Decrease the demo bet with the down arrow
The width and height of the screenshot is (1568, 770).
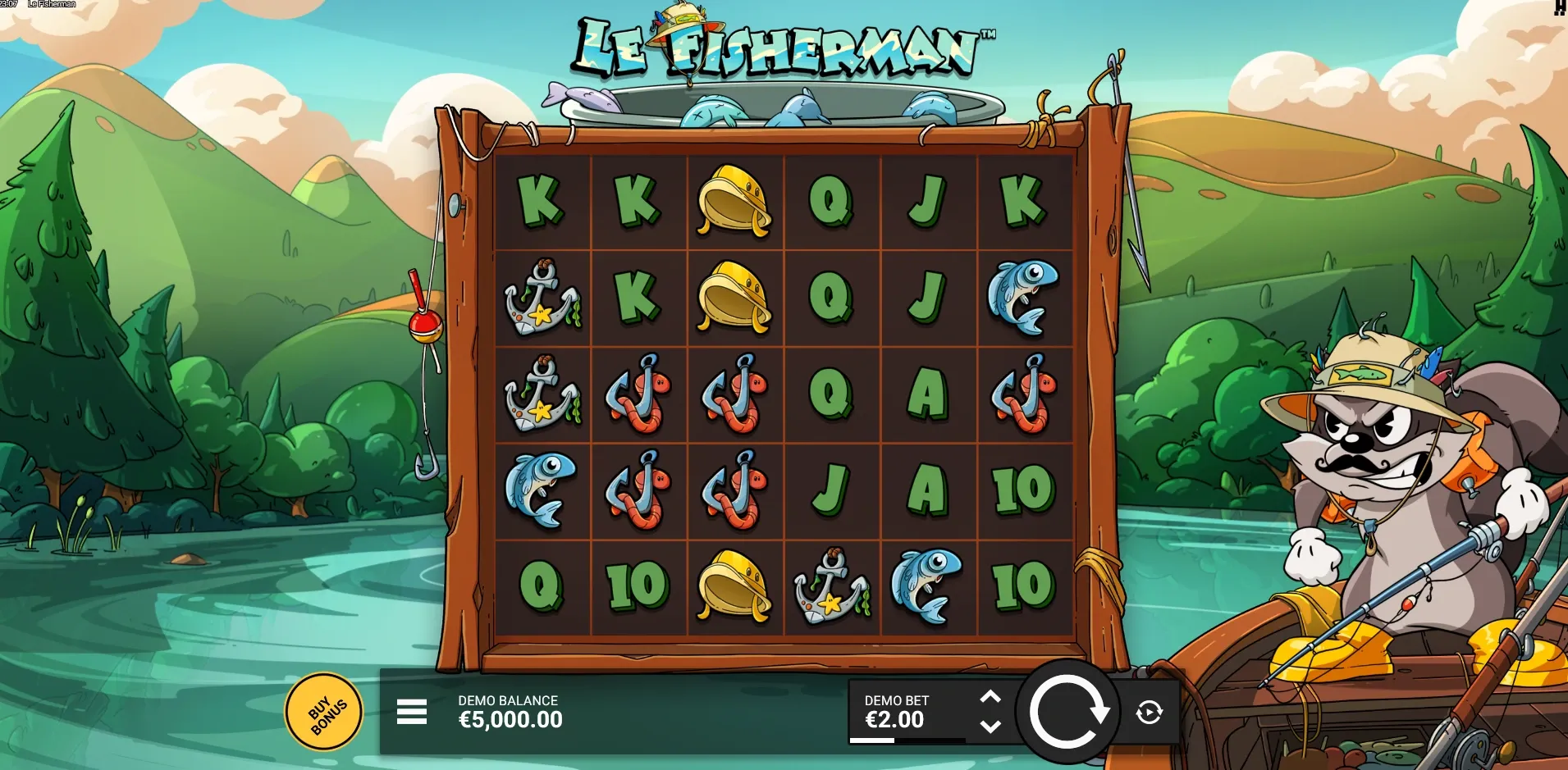(990, 727)
